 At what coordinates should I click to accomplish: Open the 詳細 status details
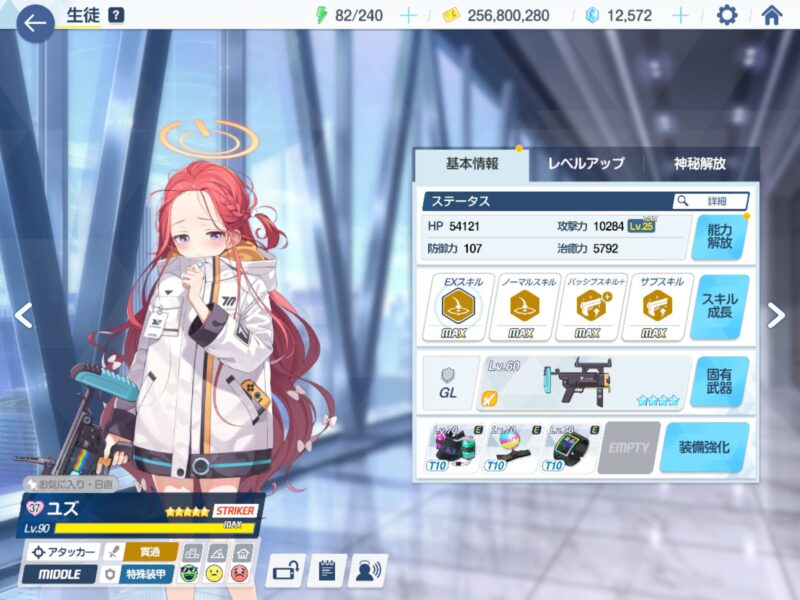pos(711,201)
